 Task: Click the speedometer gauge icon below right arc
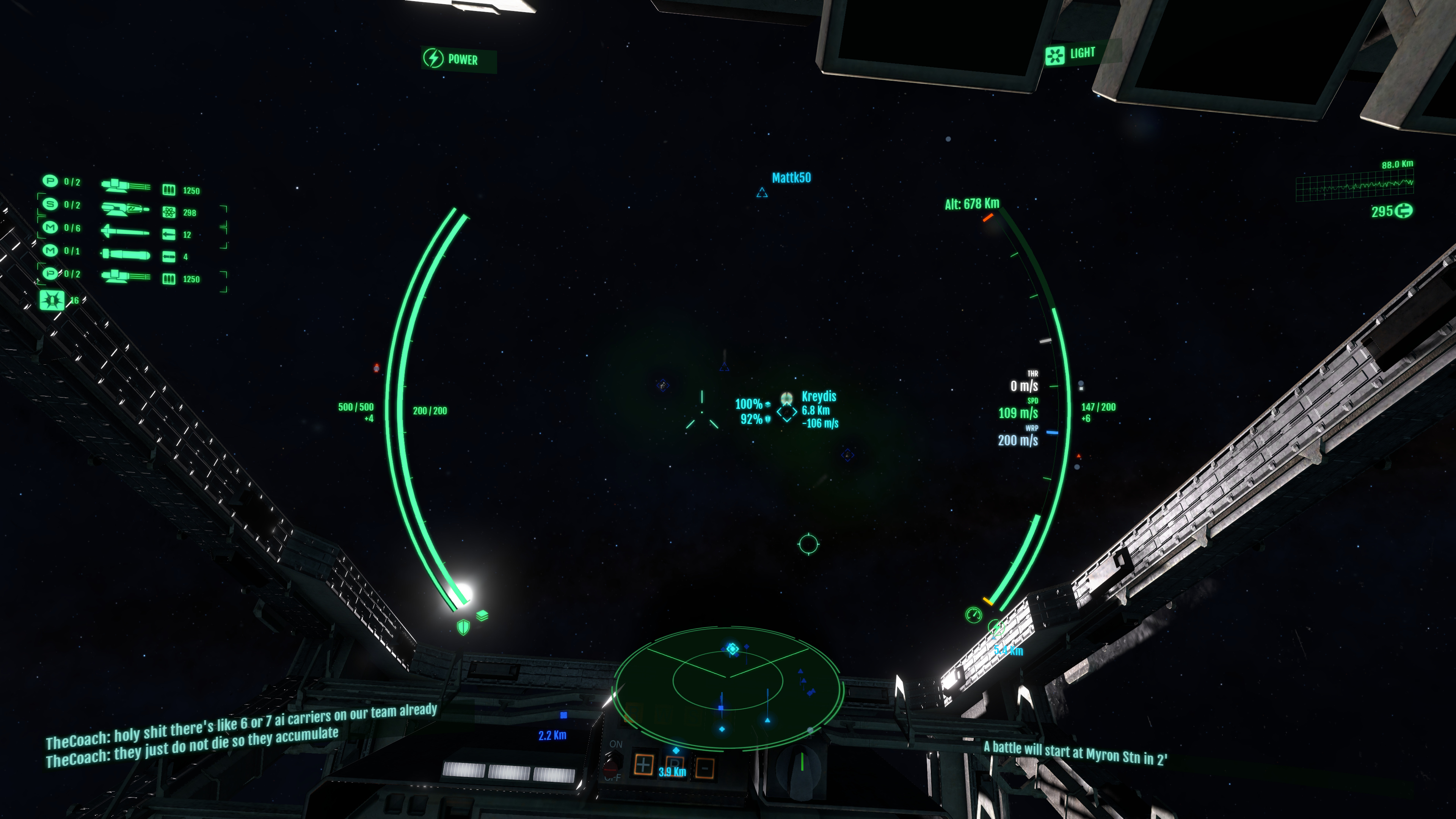pyautogui.click(x=973, y=615)
